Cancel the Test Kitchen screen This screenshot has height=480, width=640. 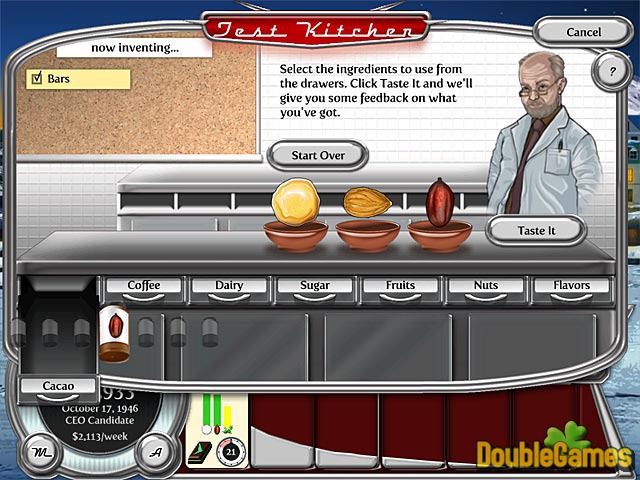[584, 32]
